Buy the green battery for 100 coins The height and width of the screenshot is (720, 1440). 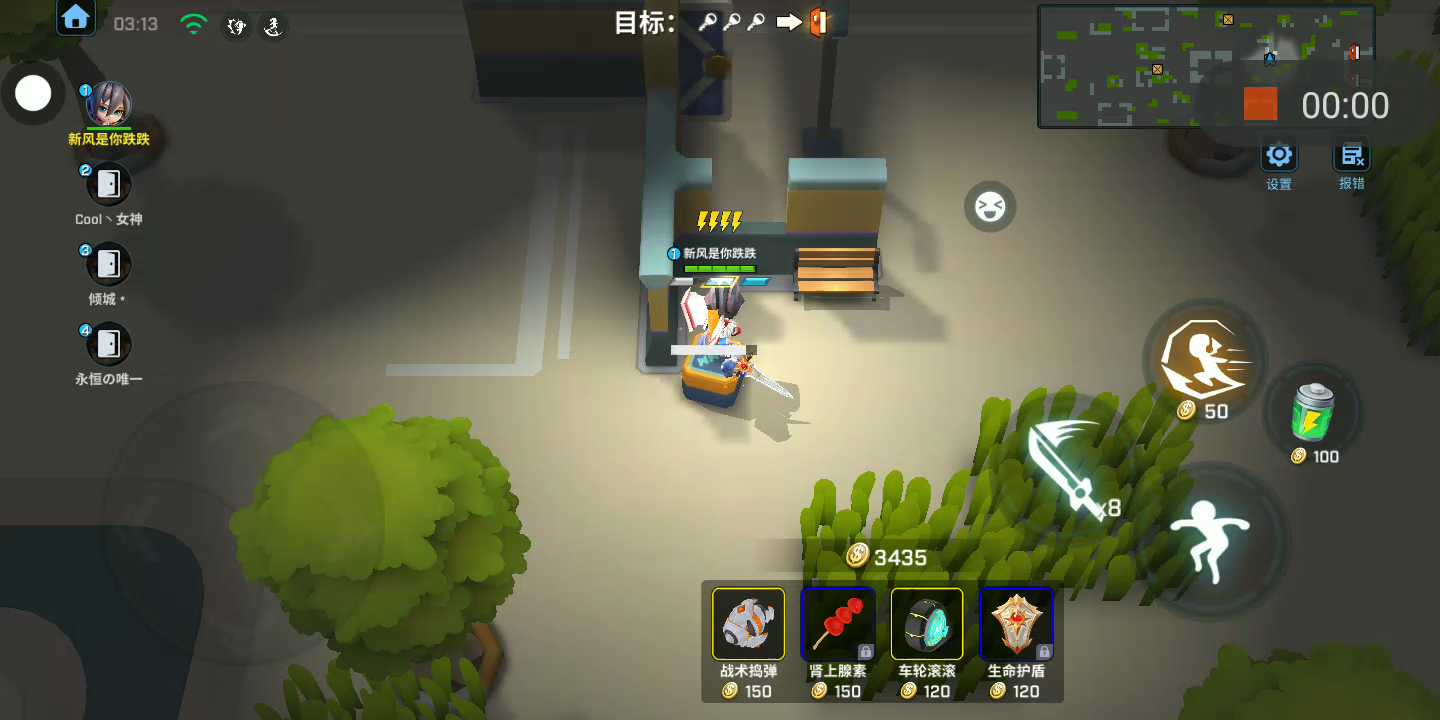[x=1312, y=412]
